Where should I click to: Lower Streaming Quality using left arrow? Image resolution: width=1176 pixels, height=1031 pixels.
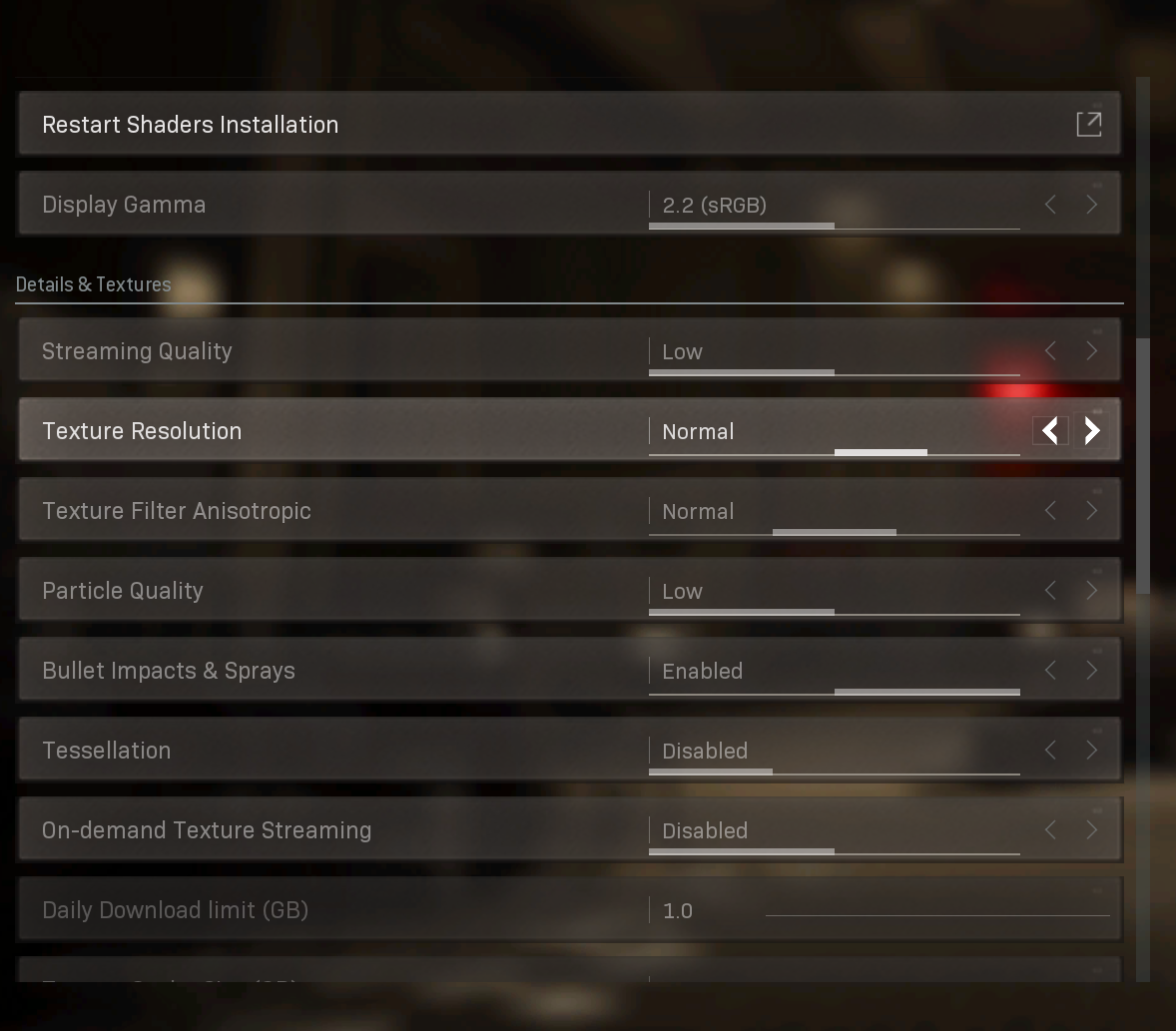pyautogui.click(x=1050, y=351)
